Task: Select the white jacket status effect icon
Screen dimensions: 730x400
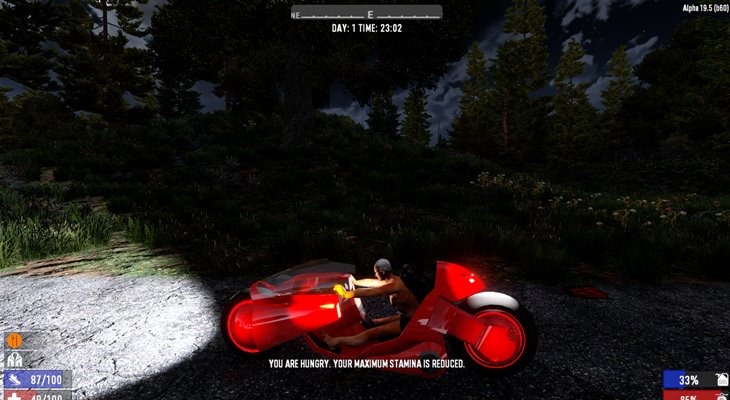Action: click(15, 359)
